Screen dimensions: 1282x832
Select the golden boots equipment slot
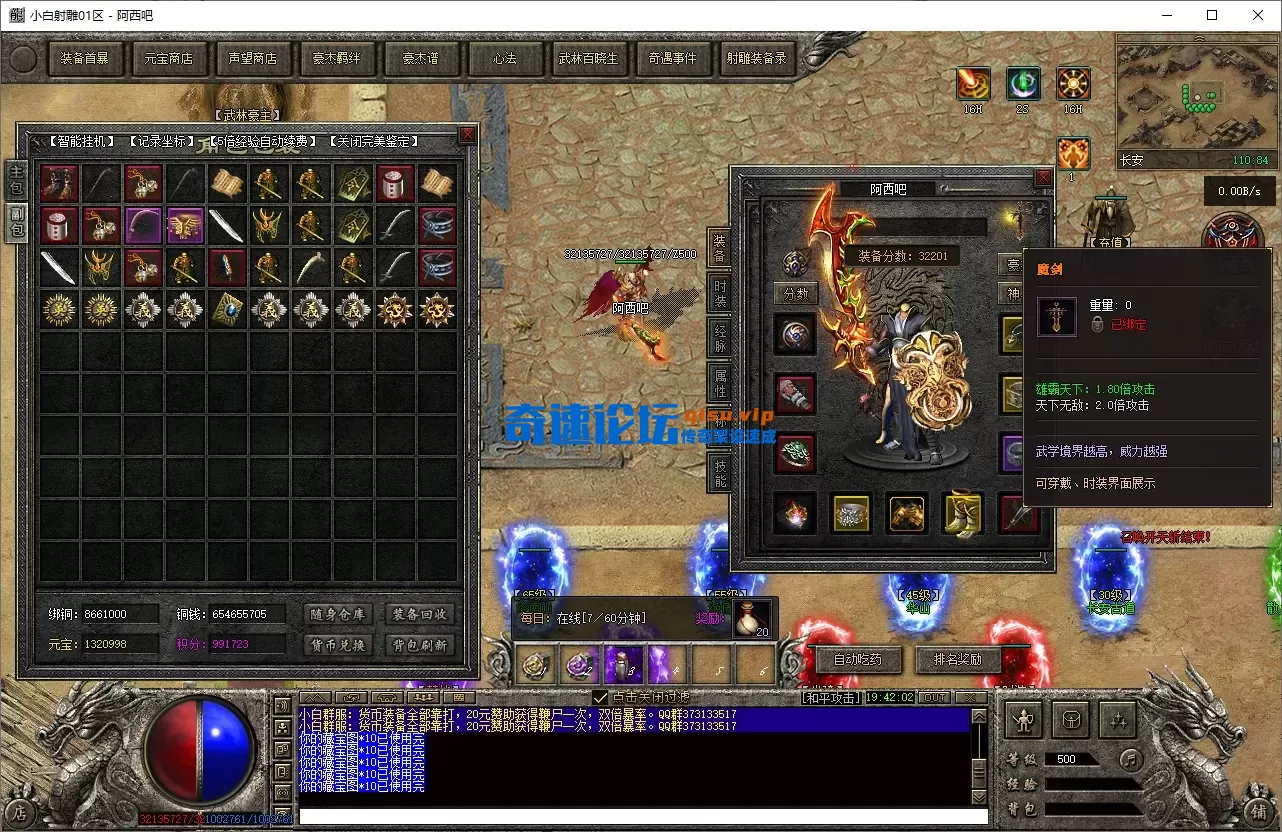point(962,513)
